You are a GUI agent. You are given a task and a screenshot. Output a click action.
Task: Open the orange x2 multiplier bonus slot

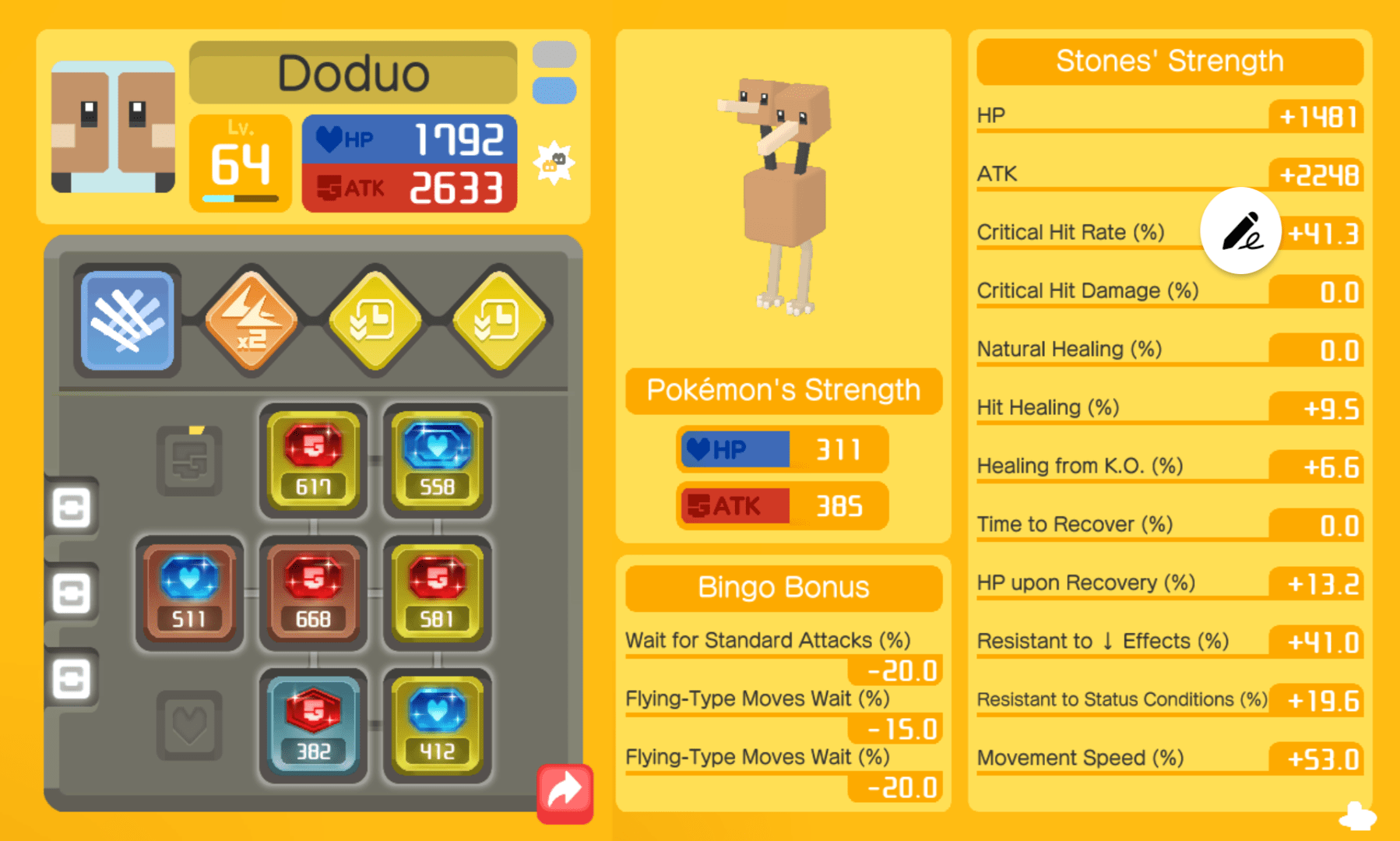[x=250, y=320]
